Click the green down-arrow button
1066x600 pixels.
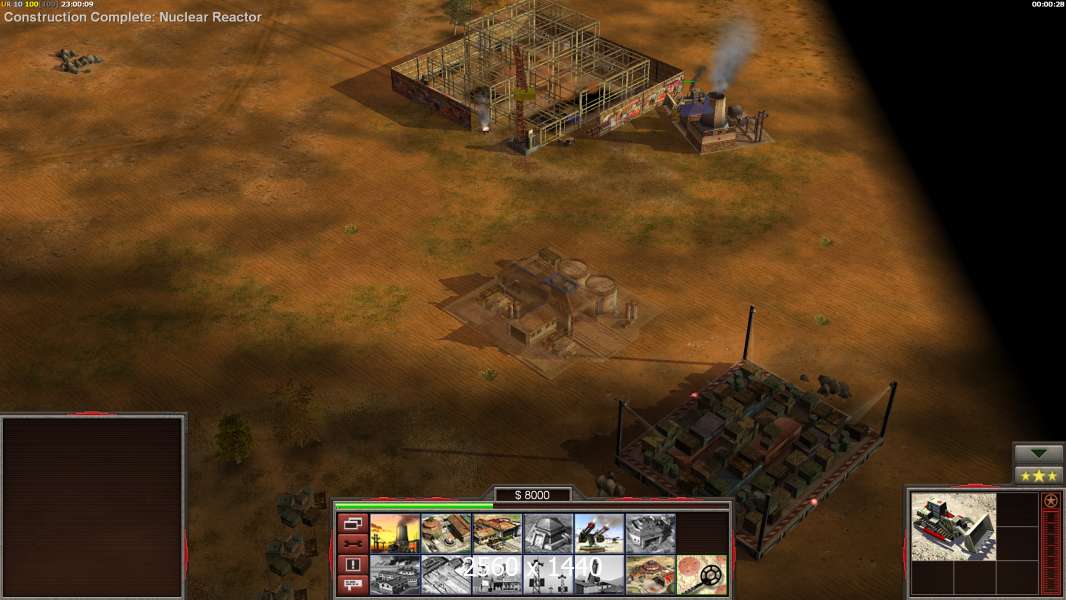(1038, 454)
